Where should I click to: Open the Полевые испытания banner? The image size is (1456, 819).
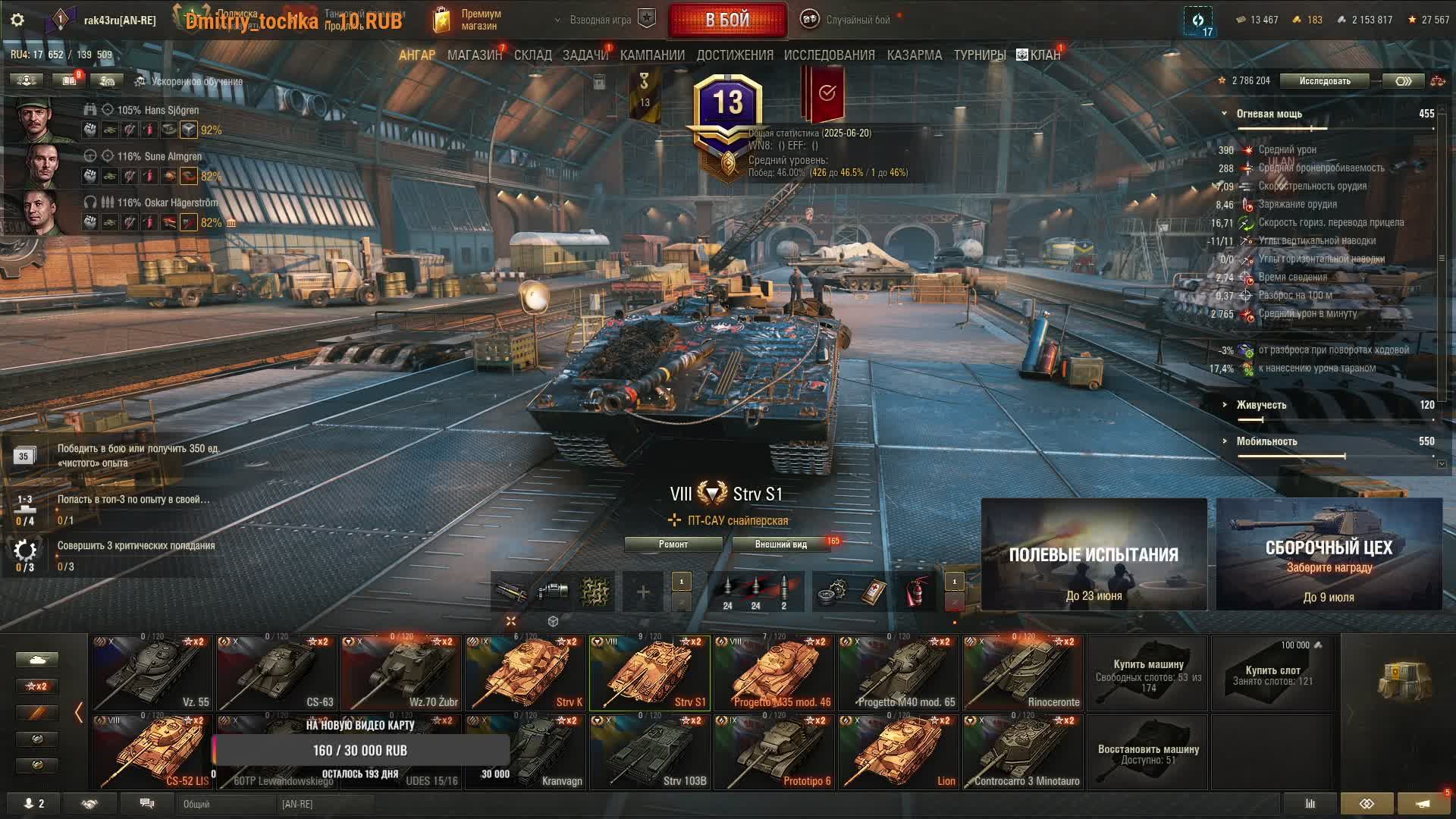[1094, 554]
